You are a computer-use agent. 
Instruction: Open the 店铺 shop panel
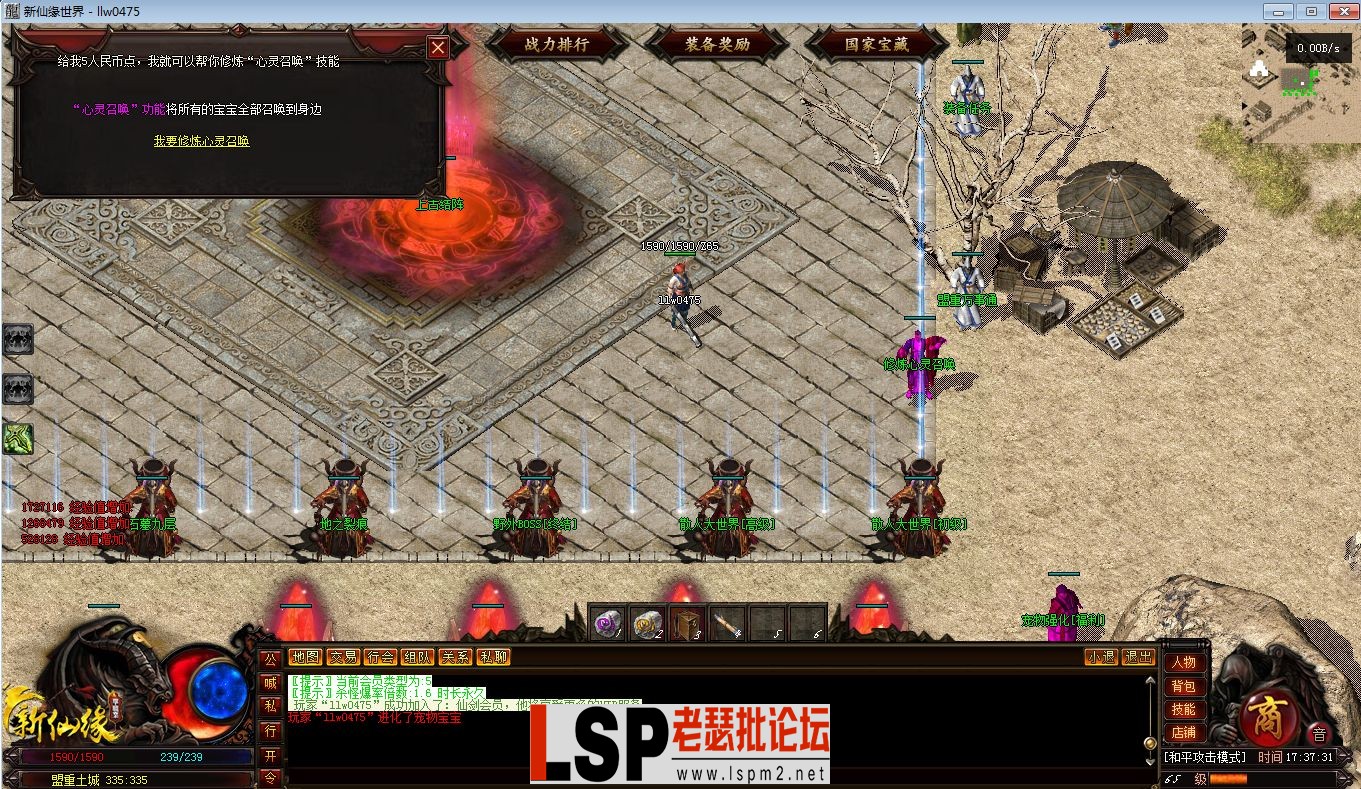coord(1183,732)
